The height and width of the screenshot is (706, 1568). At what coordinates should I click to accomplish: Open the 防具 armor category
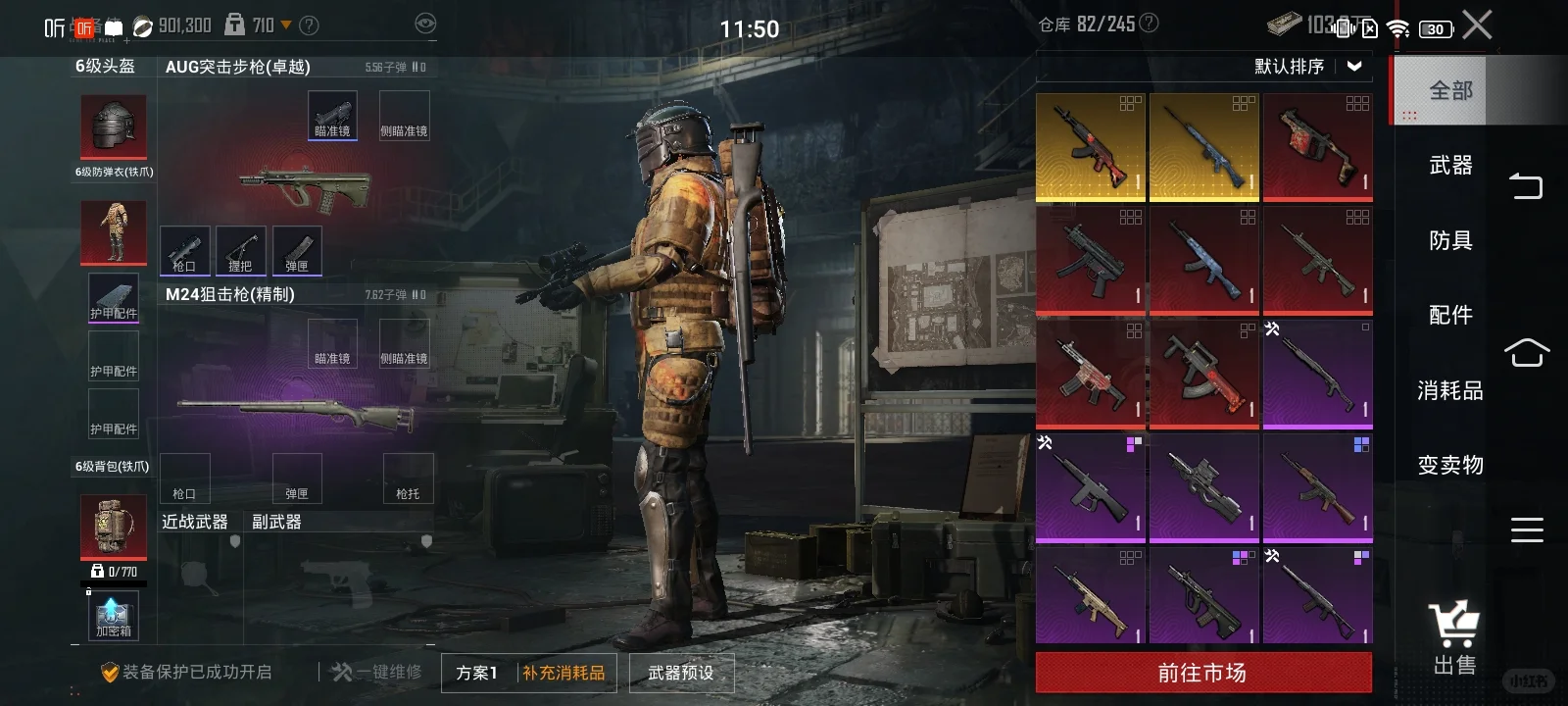[x=1450, y=240]
